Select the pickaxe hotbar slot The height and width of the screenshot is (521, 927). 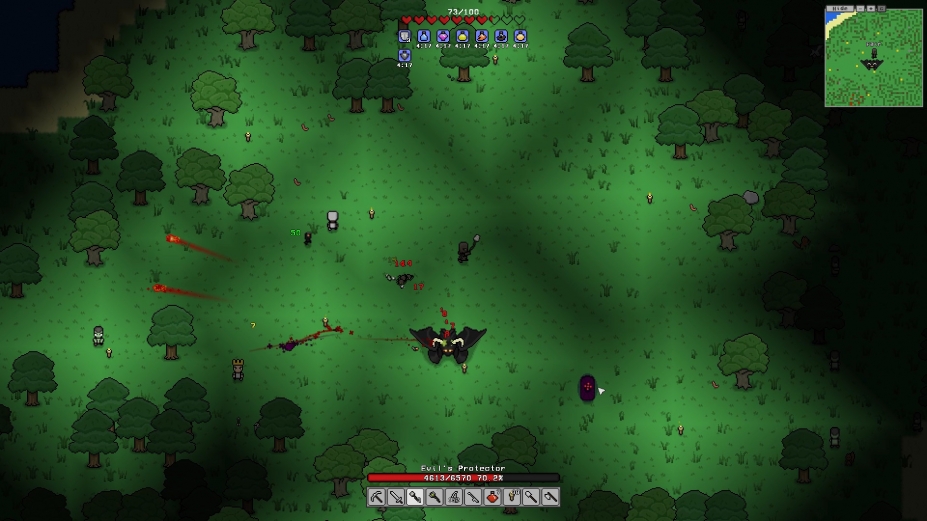pyautogui.click(x=377, y=496)
